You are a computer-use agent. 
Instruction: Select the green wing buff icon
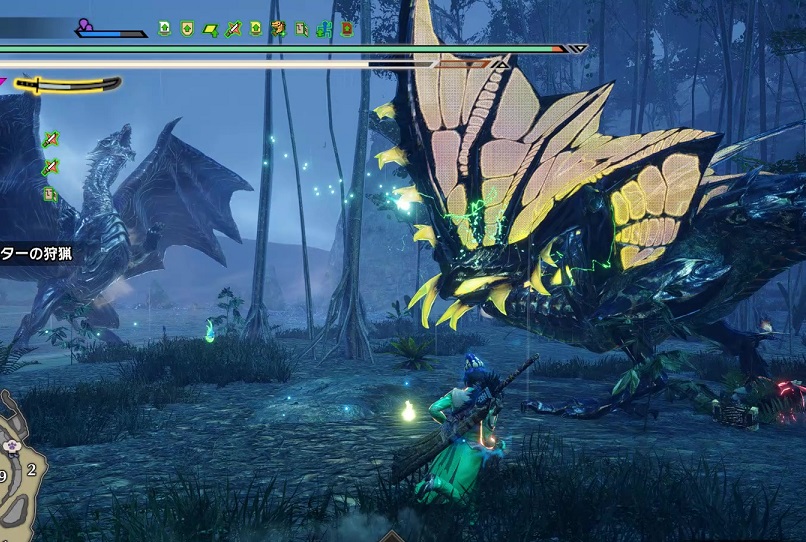211,29
